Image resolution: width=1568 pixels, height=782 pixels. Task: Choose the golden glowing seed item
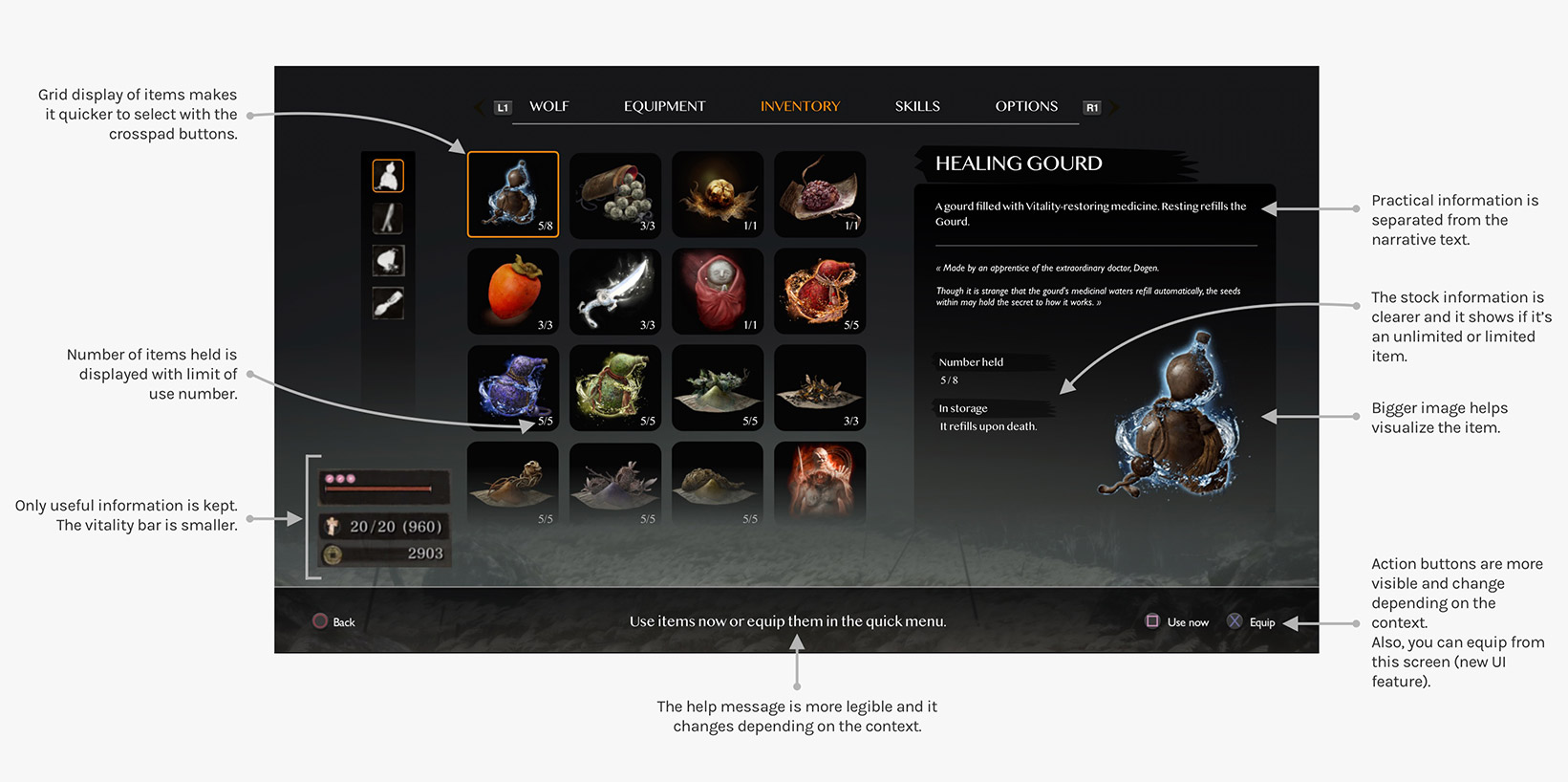pos(718,194)
